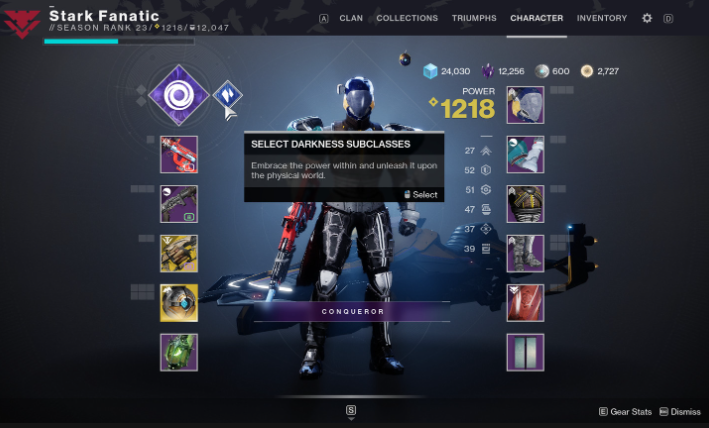
Task: Select the red class item slot
Action: tap(525, 303)
